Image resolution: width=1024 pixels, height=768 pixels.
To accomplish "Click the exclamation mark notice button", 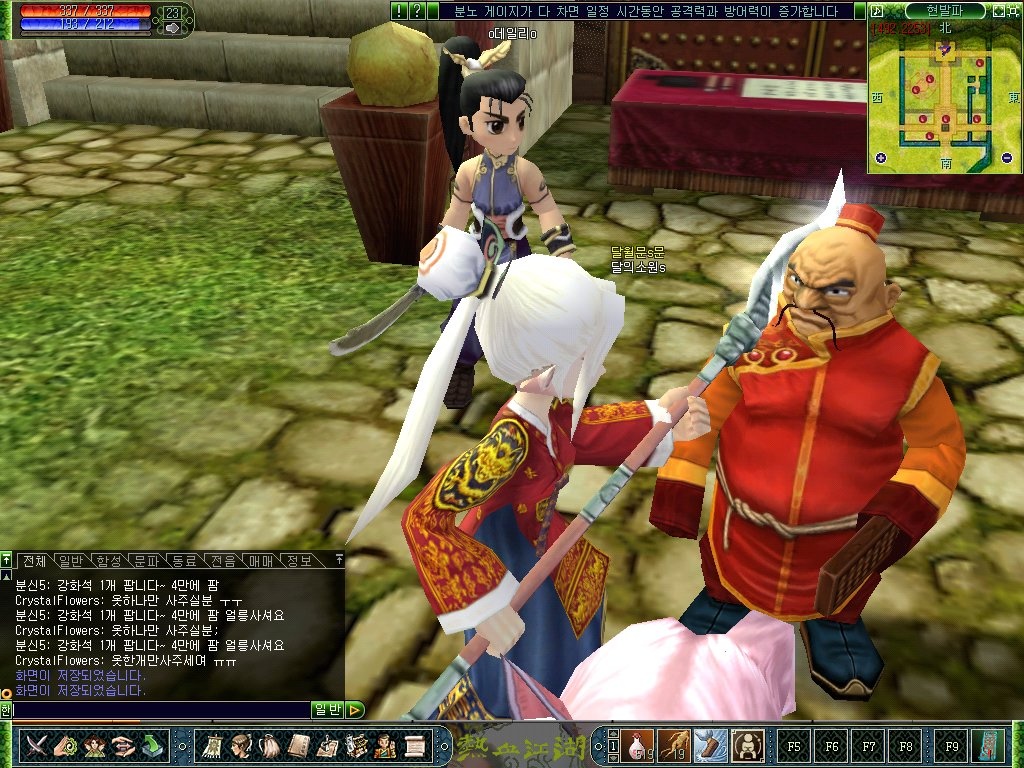I will point(399,11).
